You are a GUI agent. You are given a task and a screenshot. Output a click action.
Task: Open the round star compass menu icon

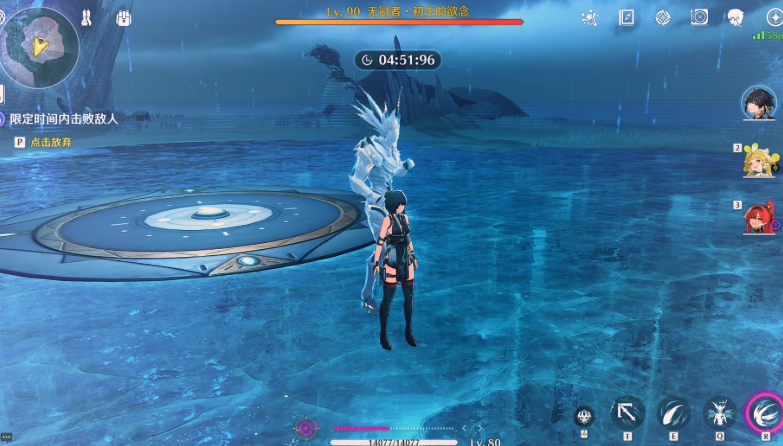click(773, 17)
